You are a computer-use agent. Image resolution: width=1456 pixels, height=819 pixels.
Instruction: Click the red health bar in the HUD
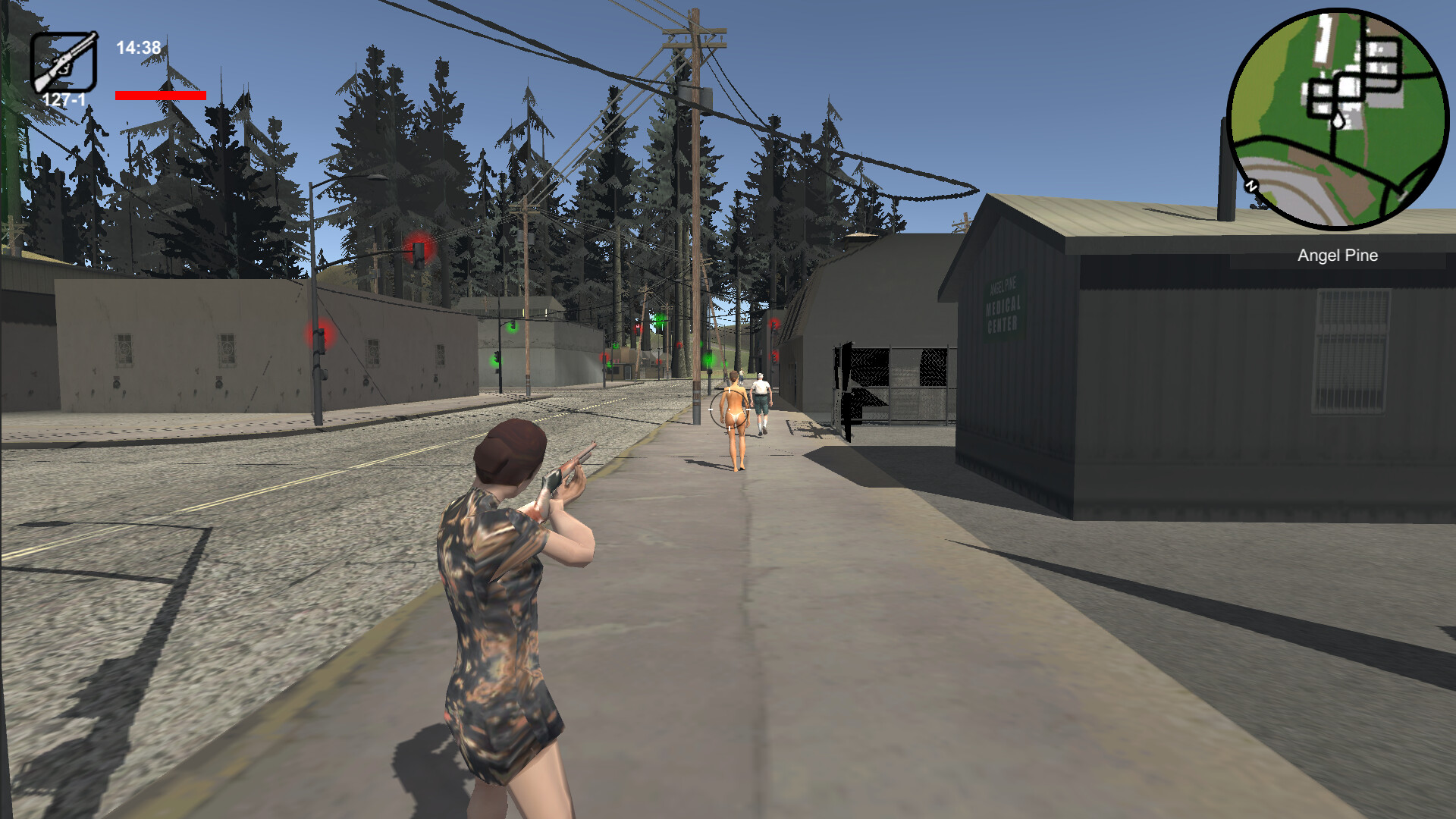tap(160, 96)
